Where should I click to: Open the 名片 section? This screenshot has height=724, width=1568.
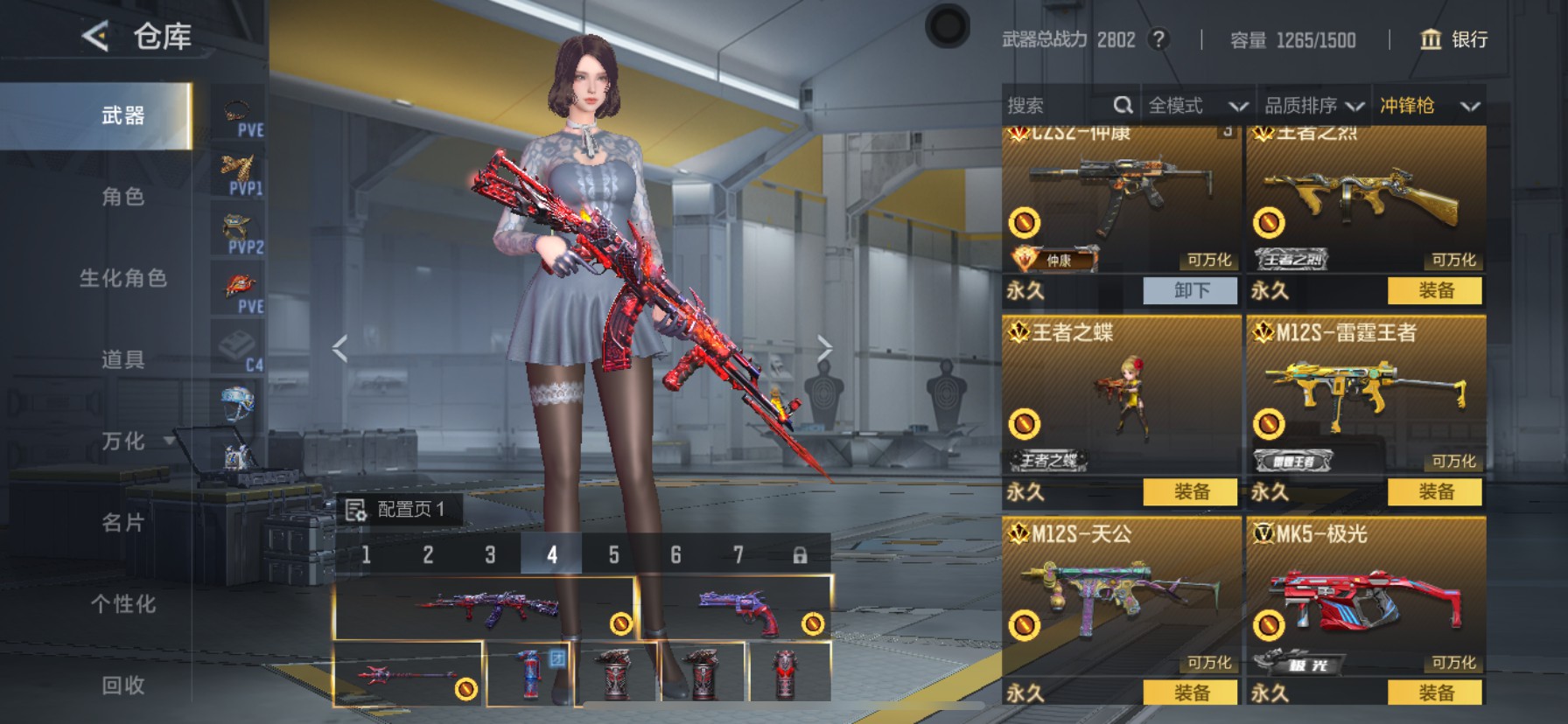122,523
